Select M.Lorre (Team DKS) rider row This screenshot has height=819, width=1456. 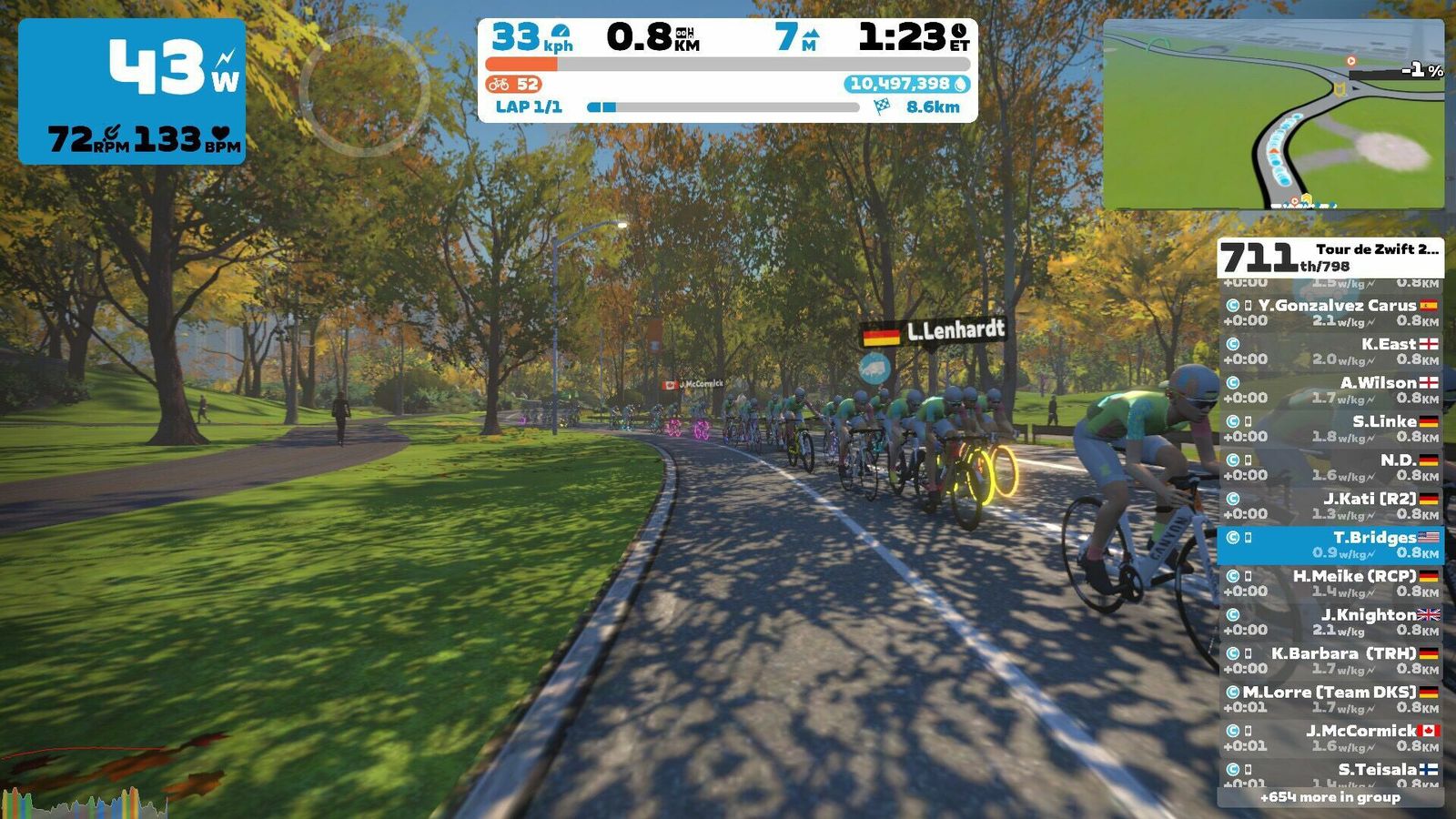tap(1330, 700)
